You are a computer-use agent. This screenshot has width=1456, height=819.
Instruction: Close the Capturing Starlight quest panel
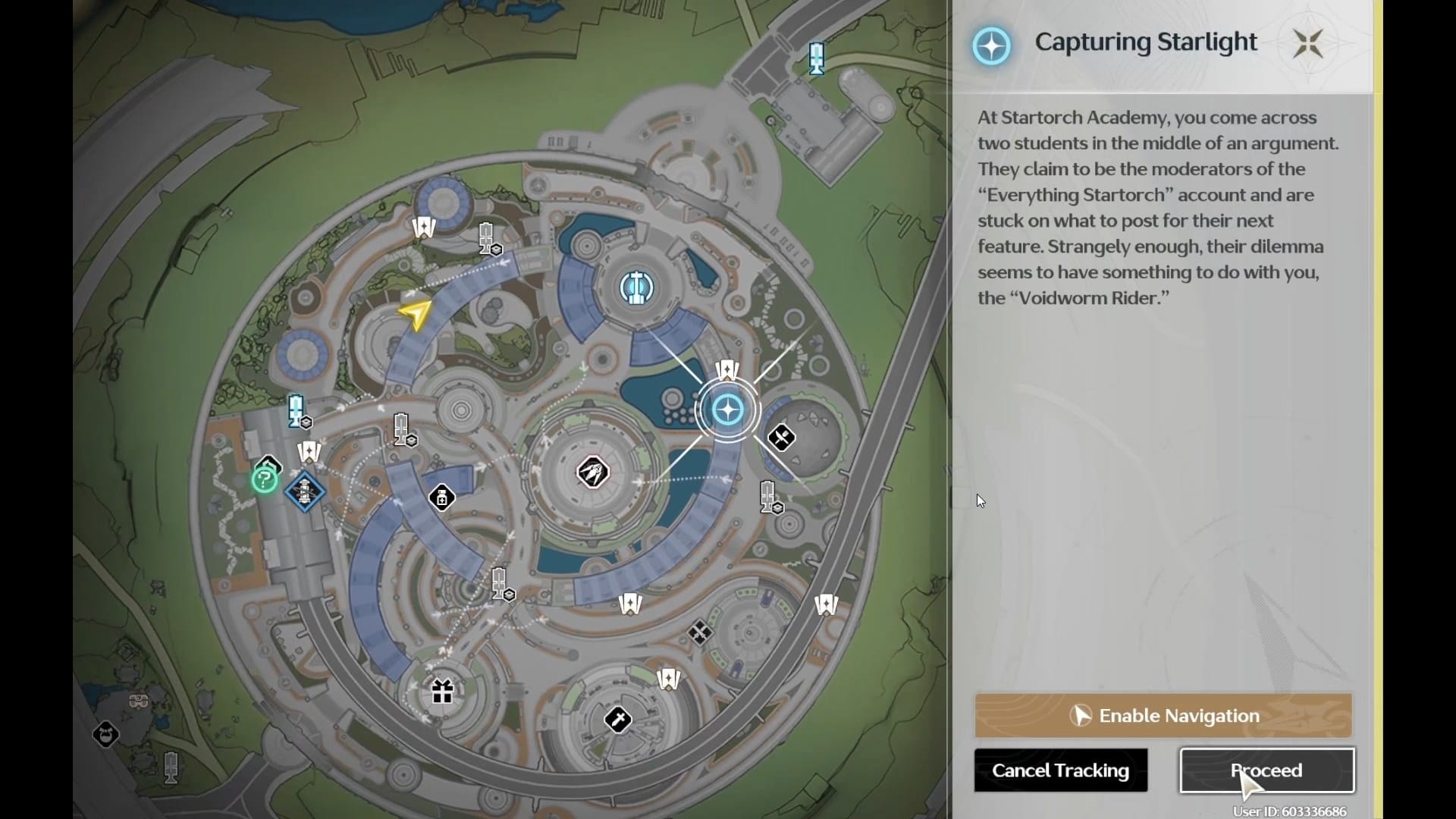click(x=1308, y=44)
